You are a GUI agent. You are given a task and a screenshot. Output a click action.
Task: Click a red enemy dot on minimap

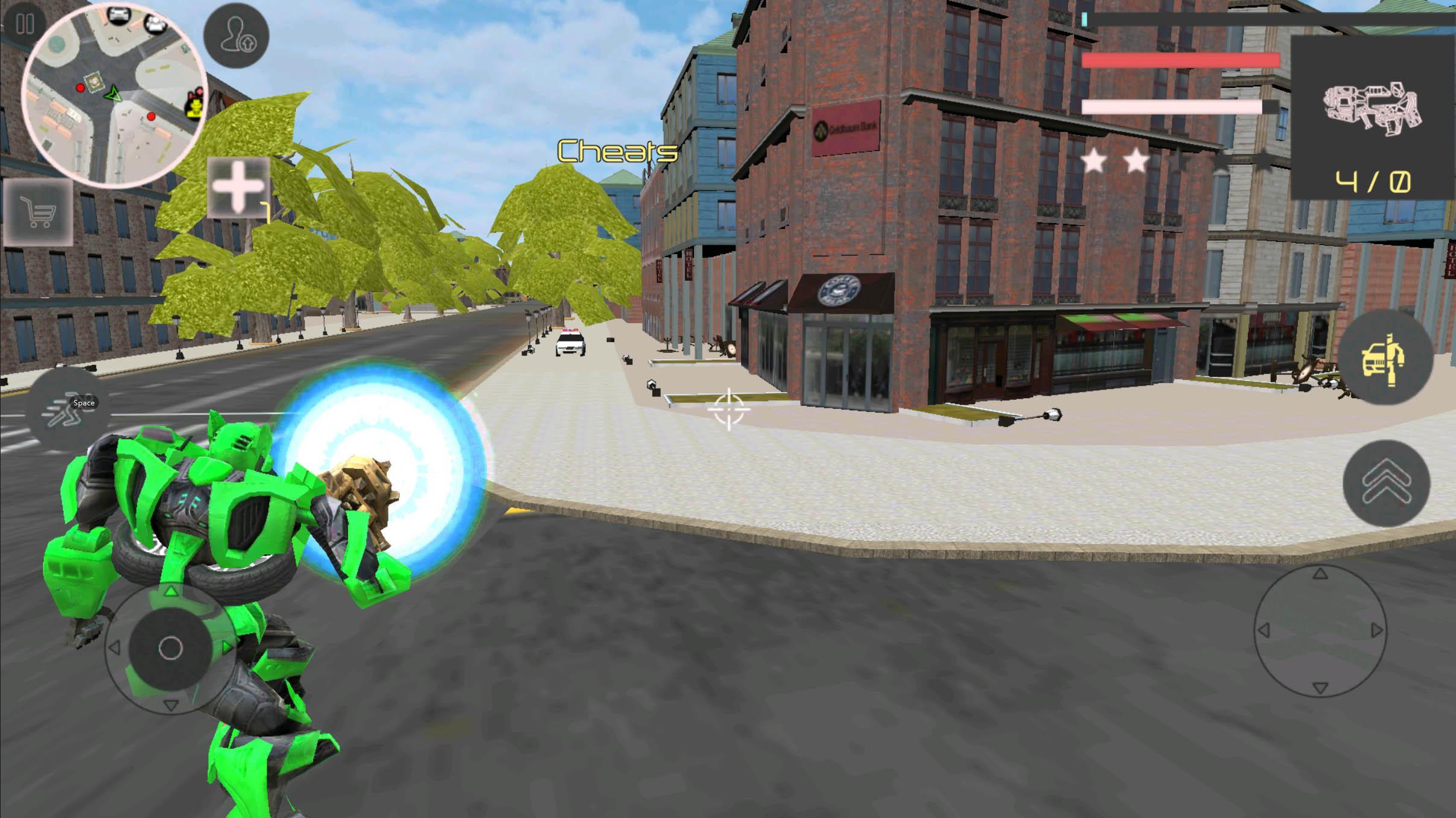(79, 87)
